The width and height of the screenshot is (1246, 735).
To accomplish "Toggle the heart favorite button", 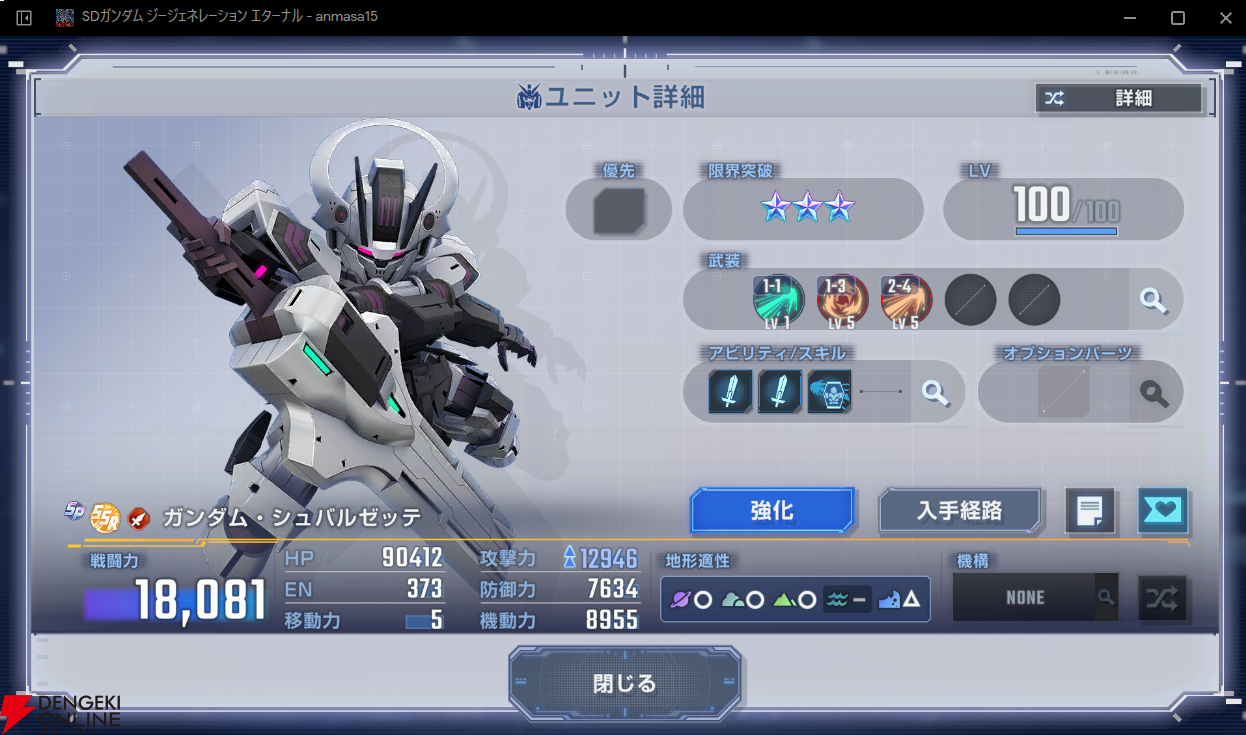I will (x=1162, y=512).
